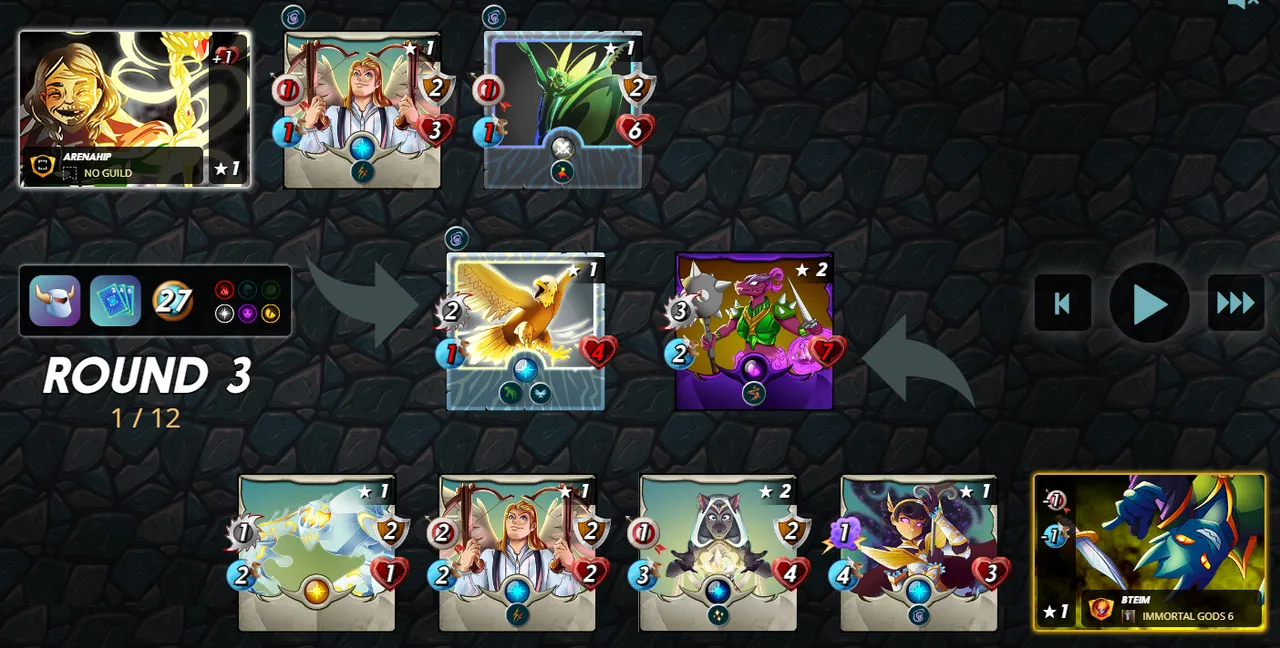This screenshot has height=648, width=1280.
Task: Select the white ghostly spirit card
Action: point(316,552)
